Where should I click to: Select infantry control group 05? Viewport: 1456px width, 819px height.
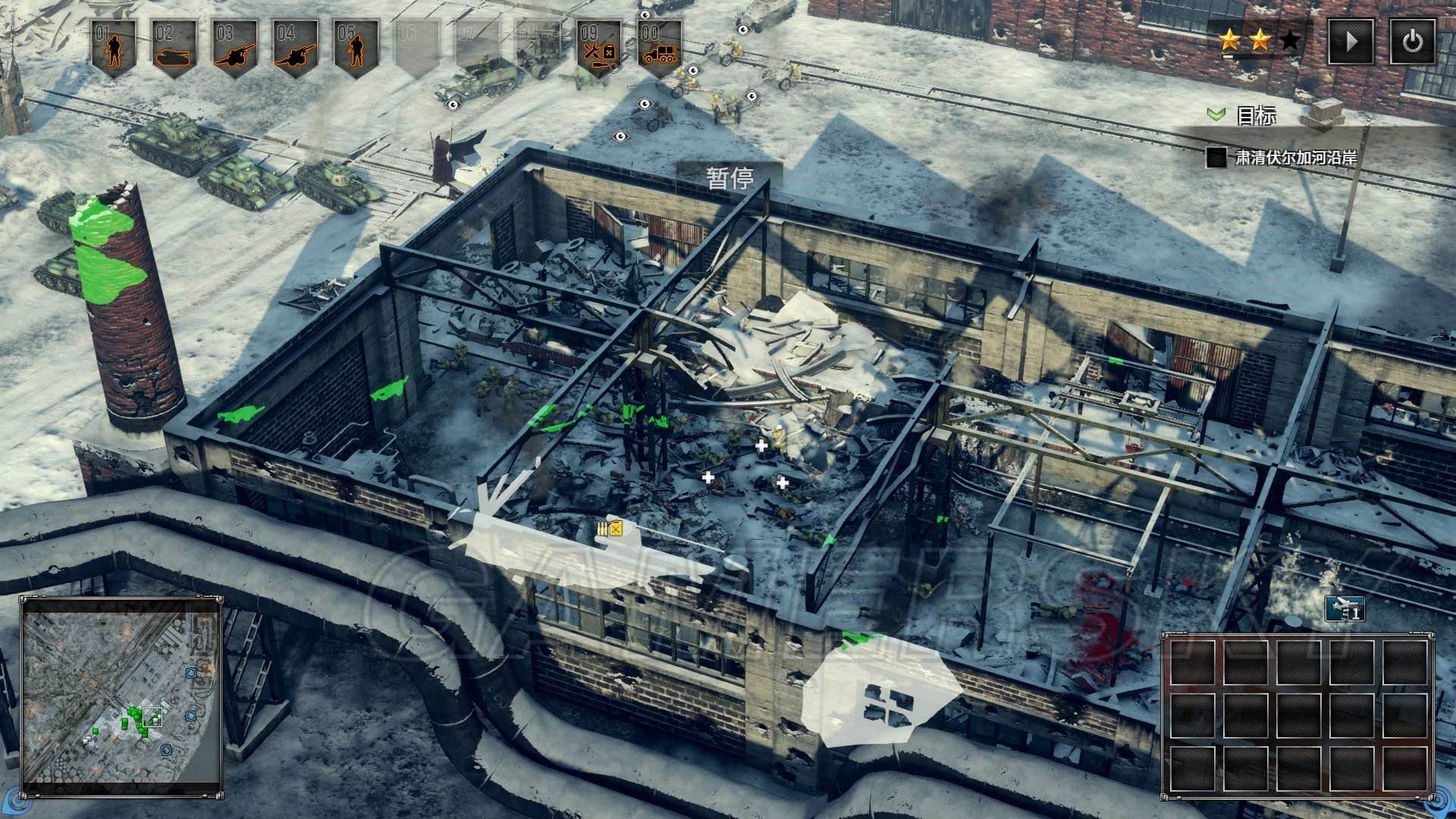356,48
